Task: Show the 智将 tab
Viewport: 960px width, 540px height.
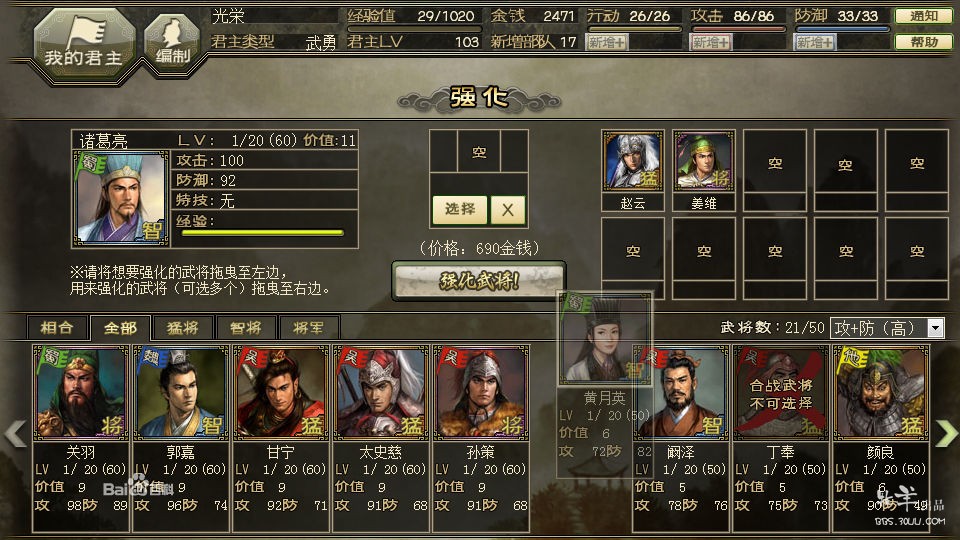Action: (x=246, y=327)
